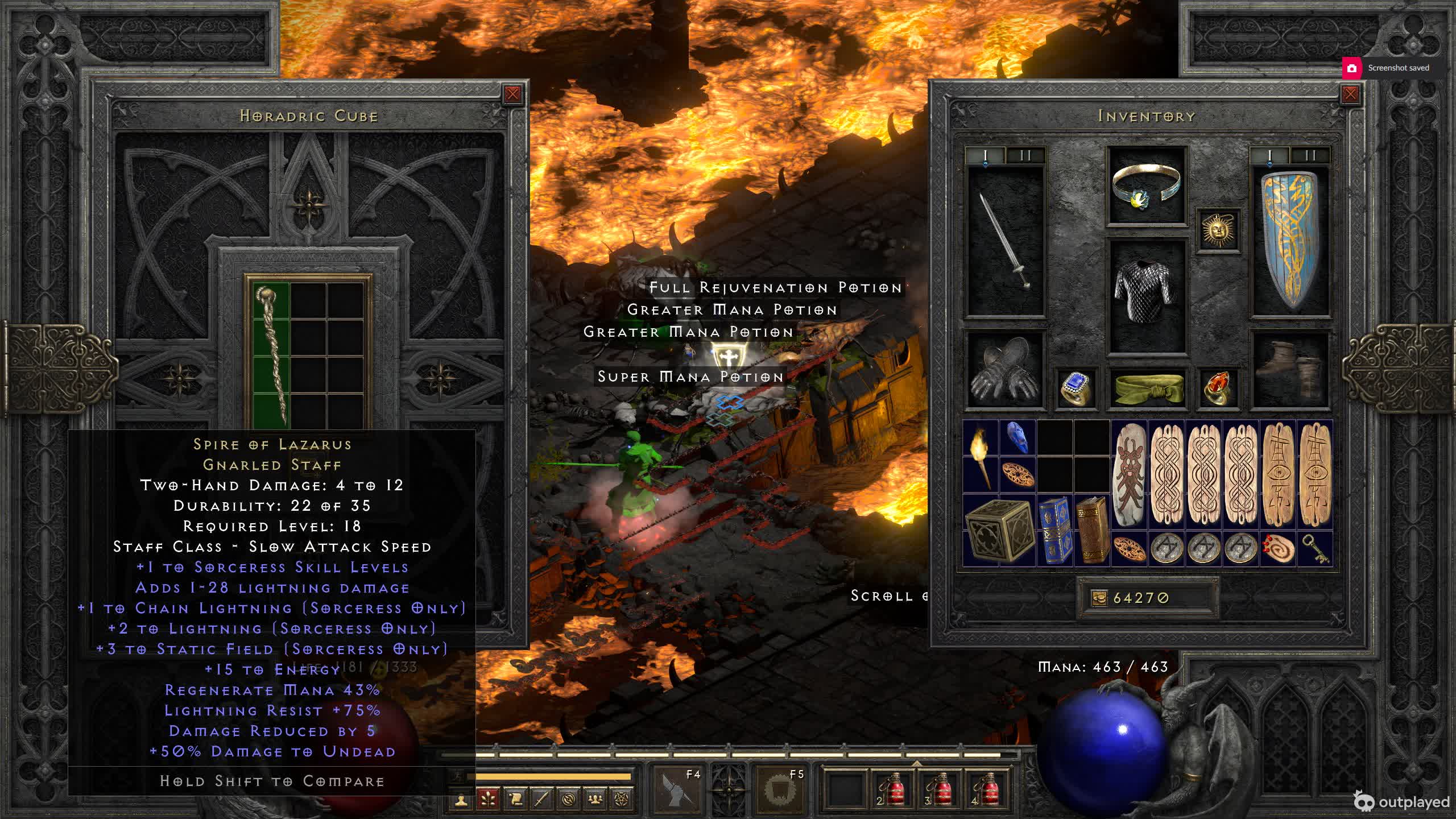Image resolution: width=1456 pixels, height=819 pixels.
Task: Select the sun-face amulet slot
Action: pos(1218,230)
